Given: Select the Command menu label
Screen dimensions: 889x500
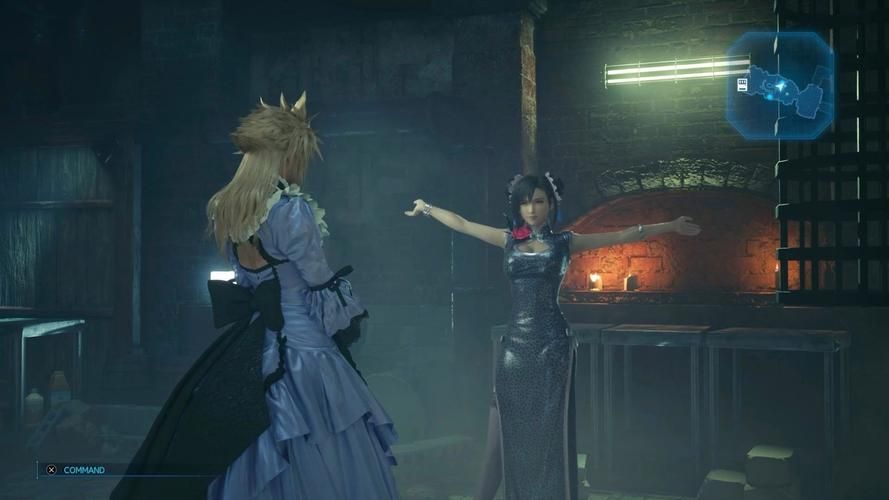Looking at the screenshot, I should pos(83,469).
